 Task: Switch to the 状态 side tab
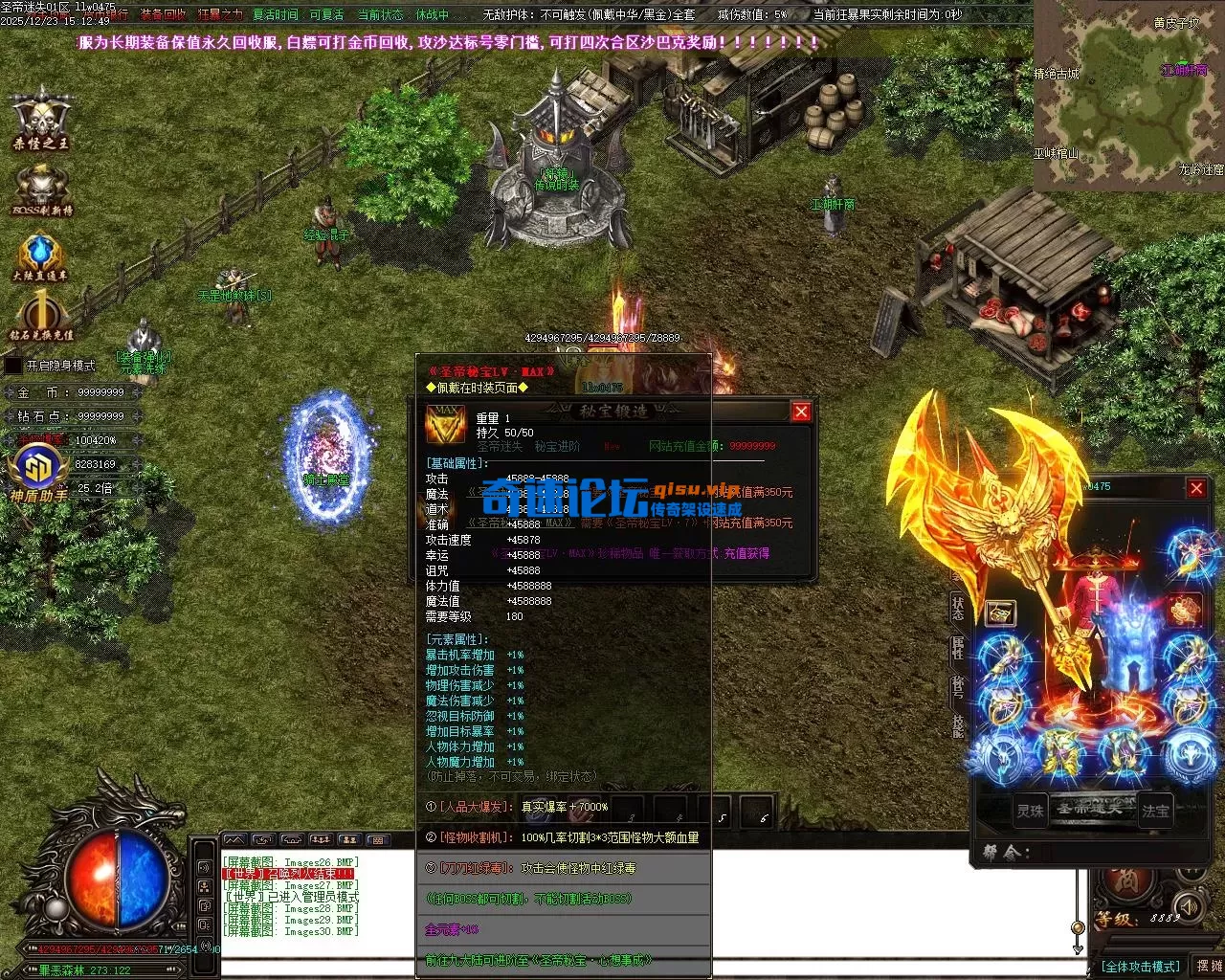point(958,605)
